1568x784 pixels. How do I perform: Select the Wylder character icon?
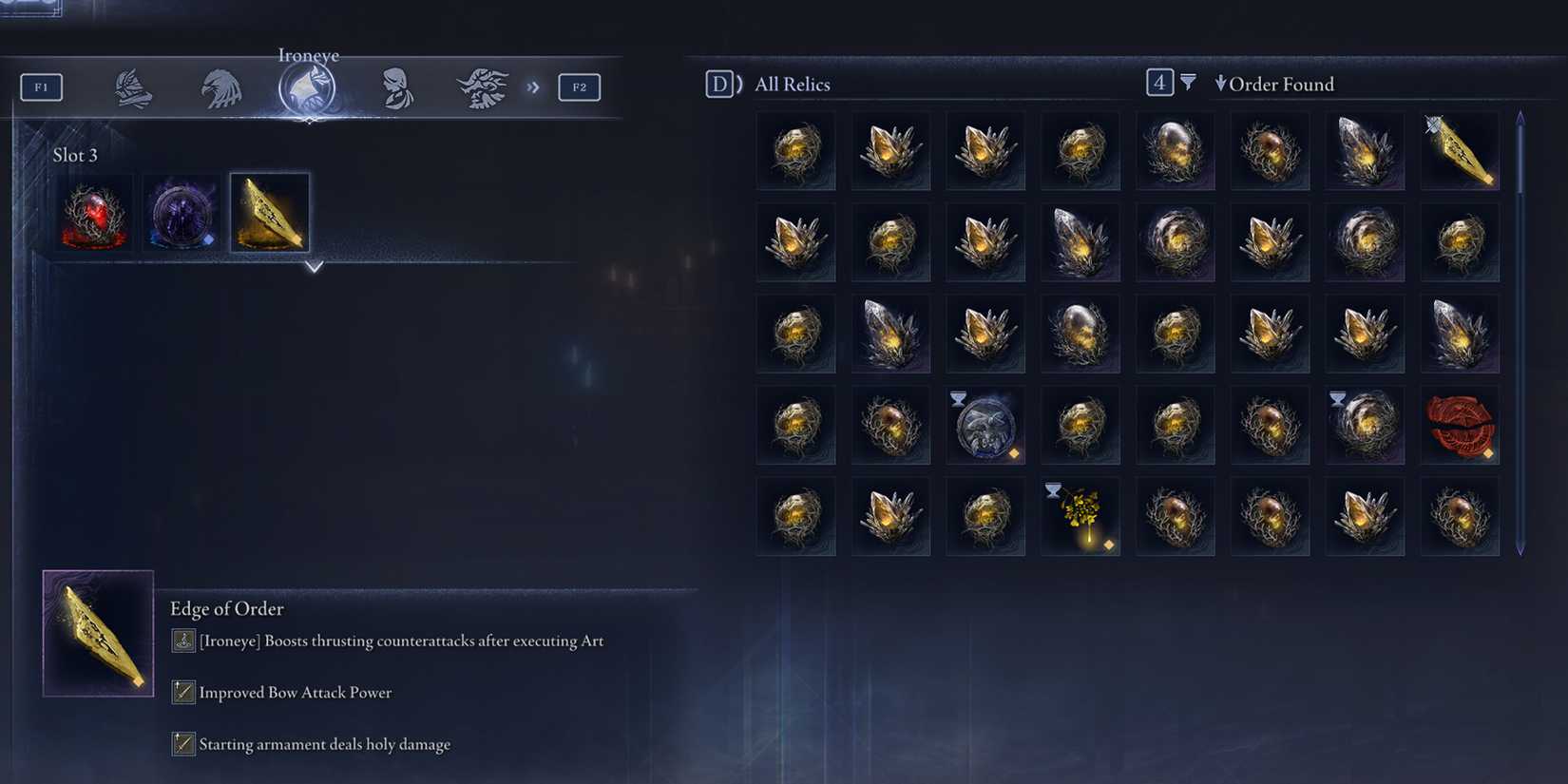tap(133, 86)
